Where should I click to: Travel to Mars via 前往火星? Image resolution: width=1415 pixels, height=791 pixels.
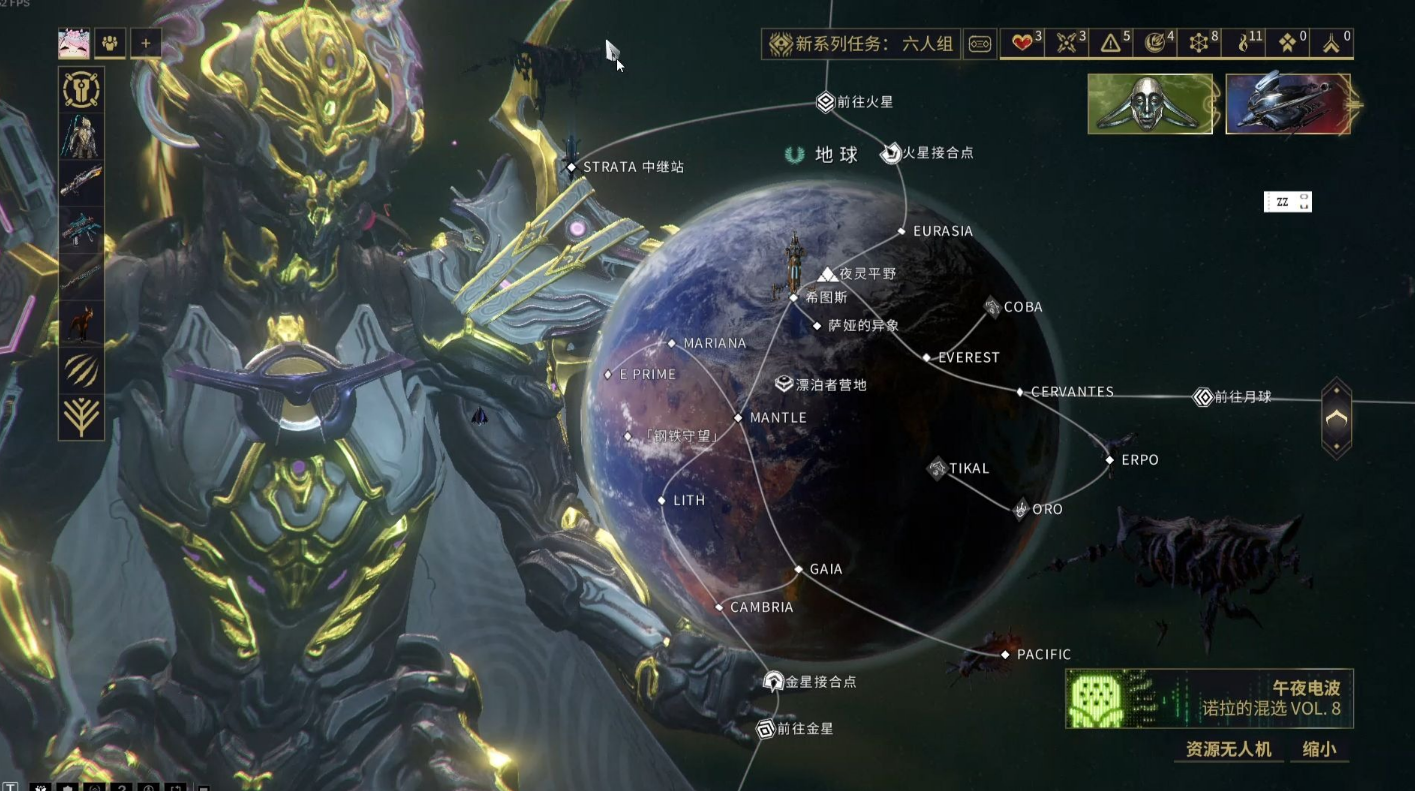click(x=825, y=101)
